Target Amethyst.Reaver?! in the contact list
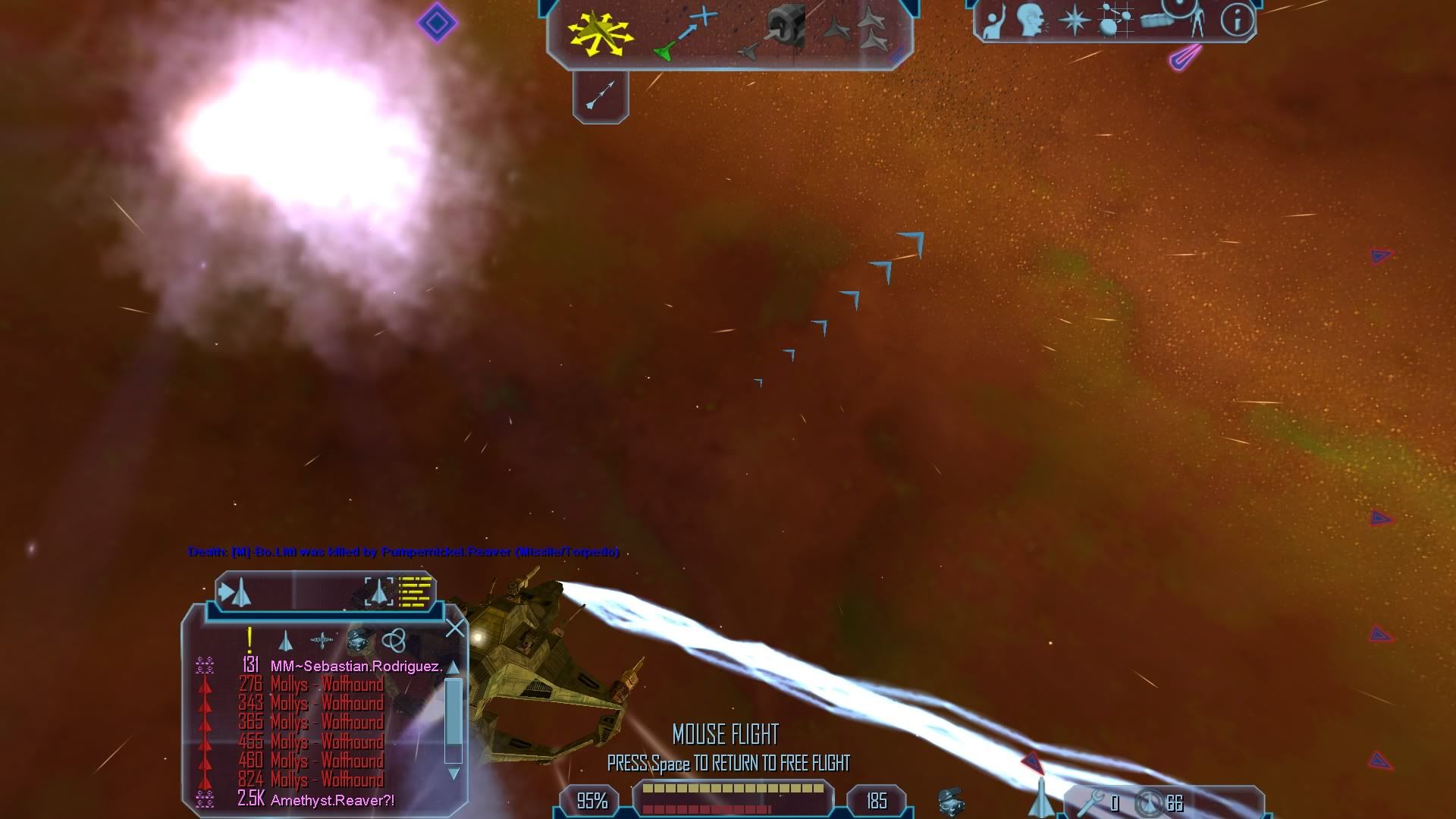This screenshot has height=819, width=1456. pos(332,800)
